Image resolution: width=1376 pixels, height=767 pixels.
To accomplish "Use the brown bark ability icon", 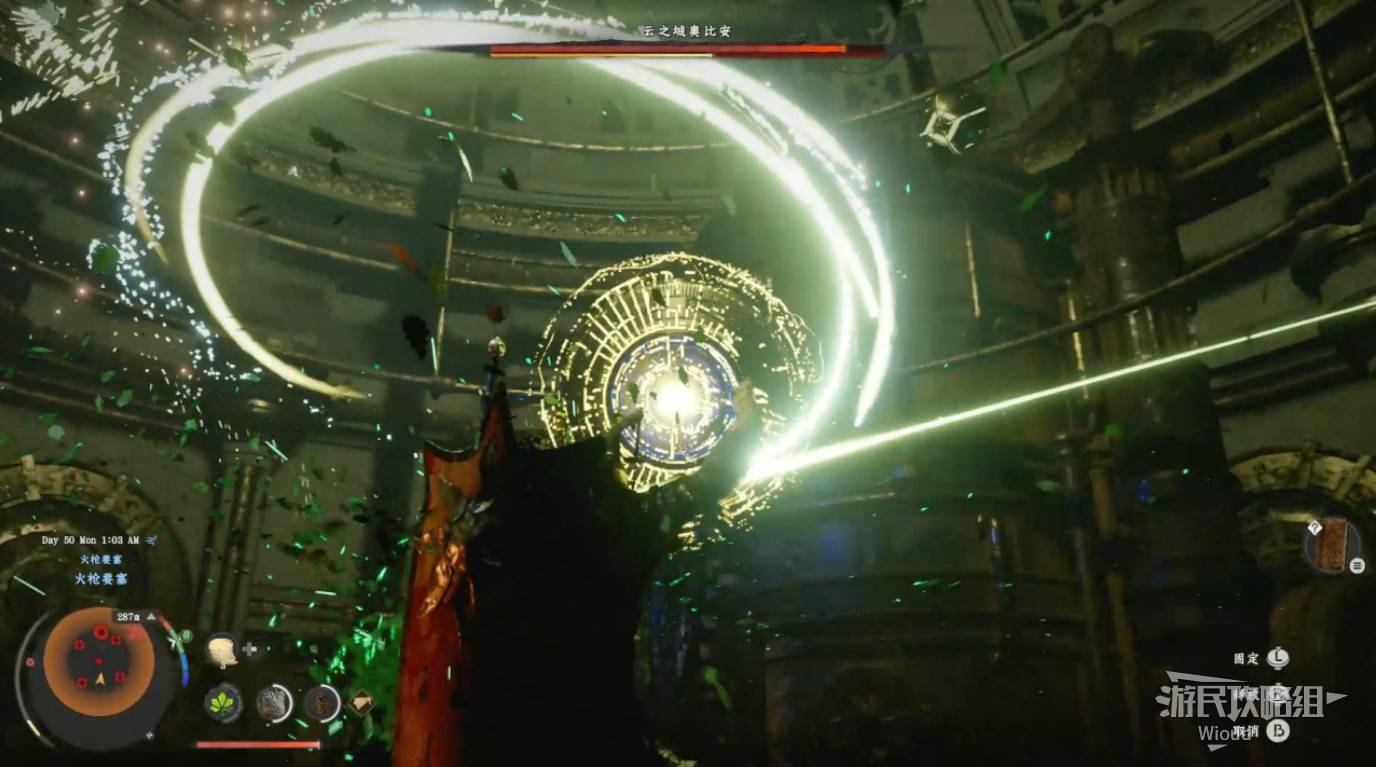I will (321, 703).
